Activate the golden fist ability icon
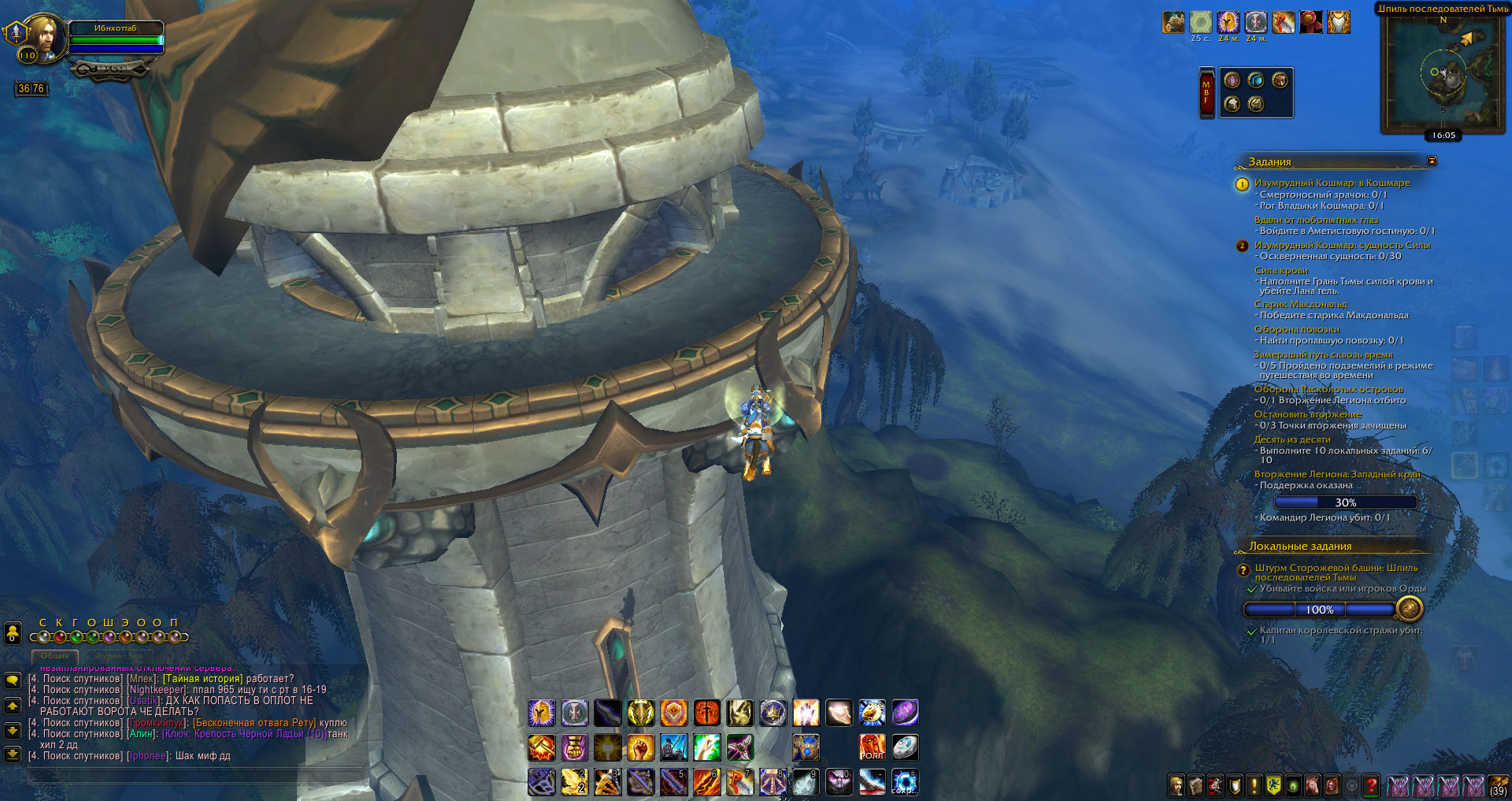The height and width of the screenshot is (801, 1512). (640, 747)
